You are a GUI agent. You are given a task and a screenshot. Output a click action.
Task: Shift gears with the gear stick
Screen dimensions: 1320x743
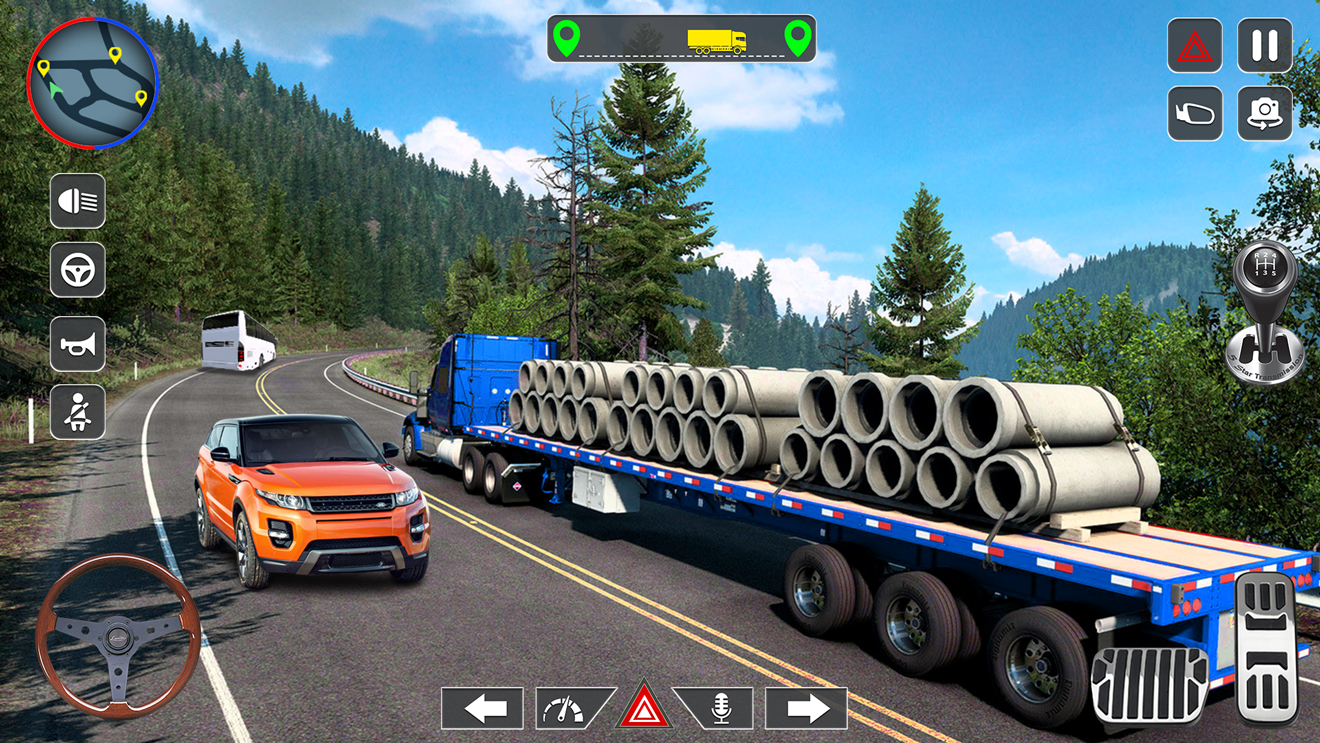pos(1265,312)
